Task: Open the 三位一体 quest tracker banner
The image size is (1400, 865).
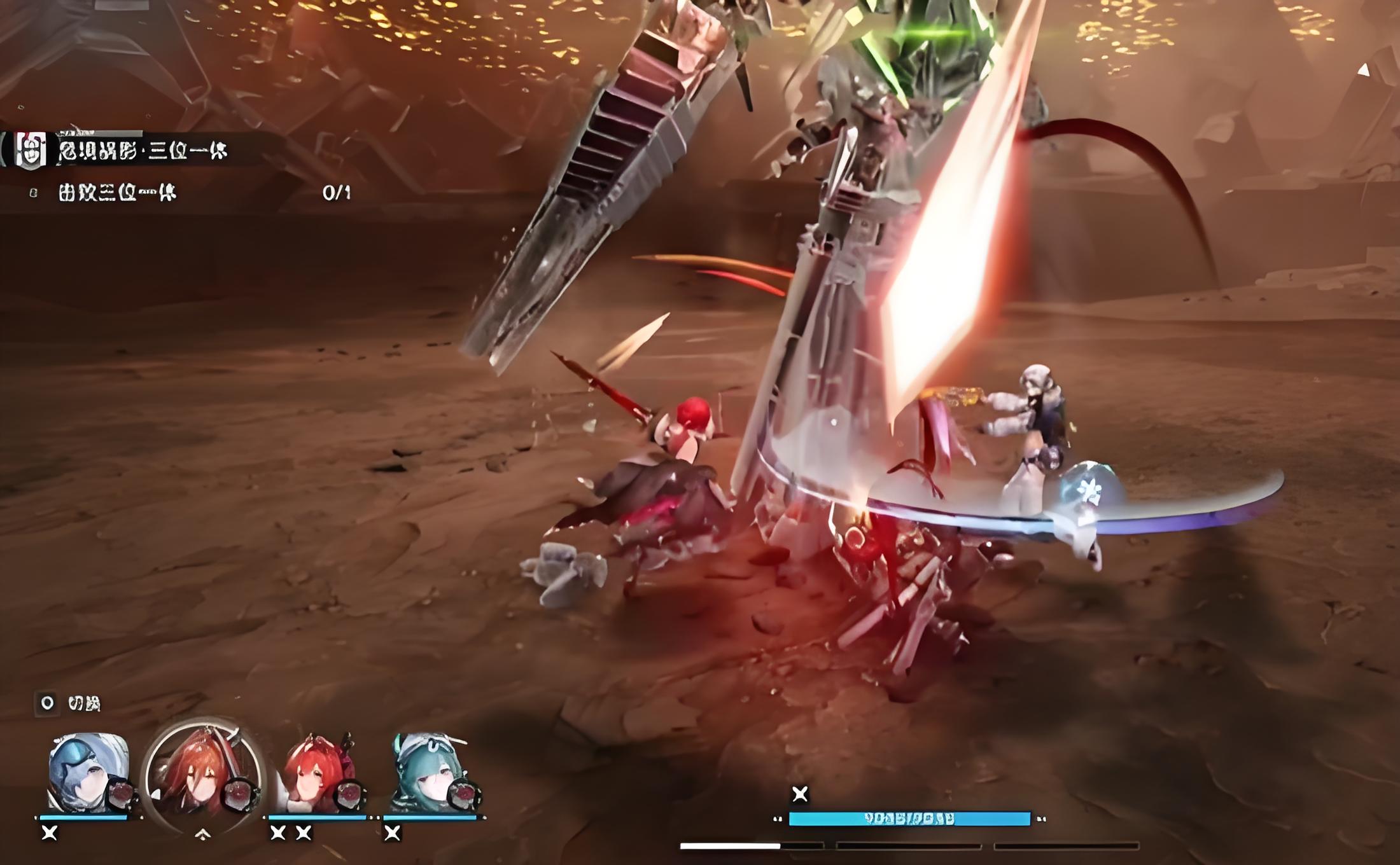Action: [x=143, y=151]
